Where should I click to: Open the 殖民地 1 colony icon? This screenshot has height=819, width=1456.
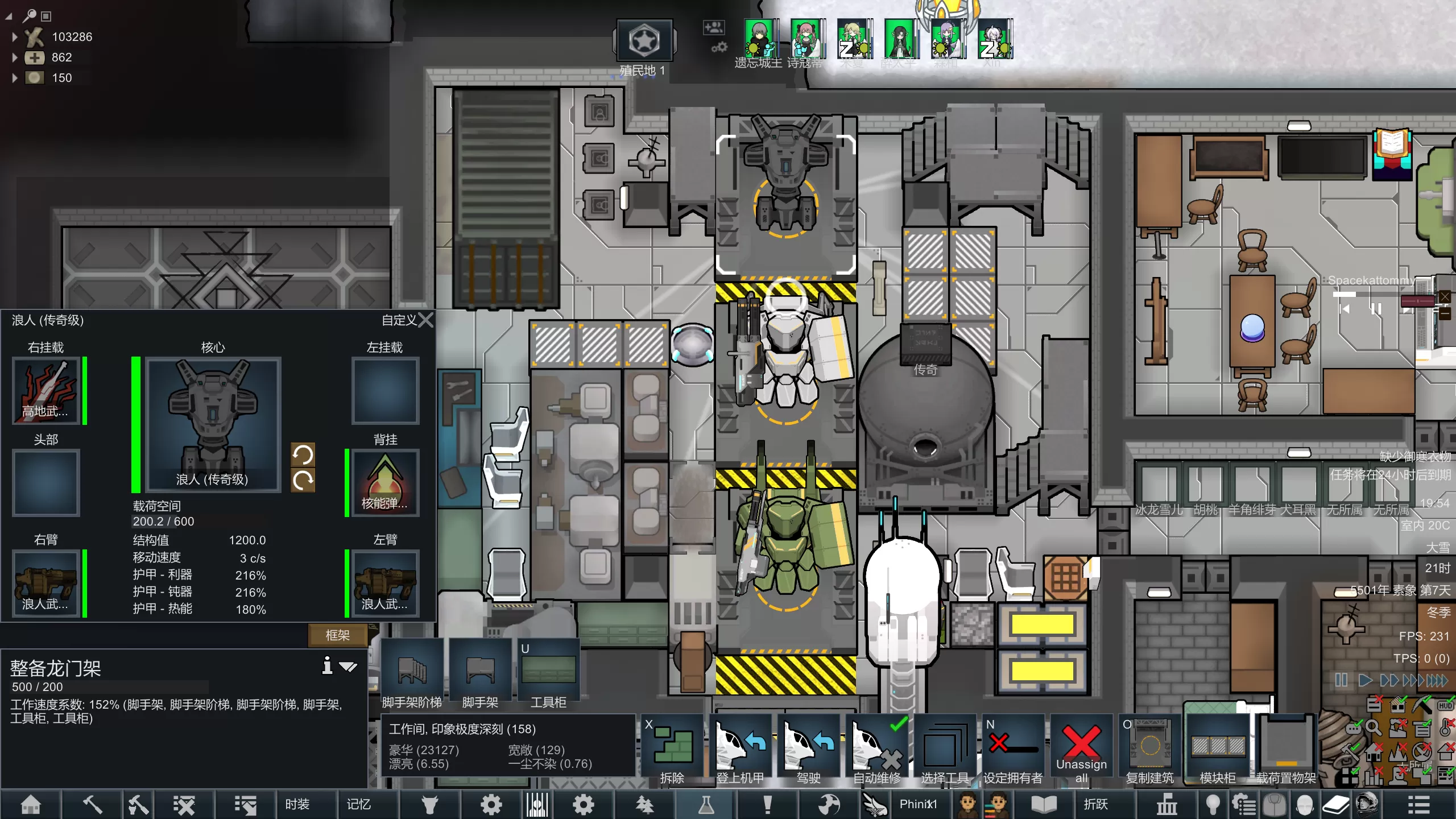(x=644, y=41)
